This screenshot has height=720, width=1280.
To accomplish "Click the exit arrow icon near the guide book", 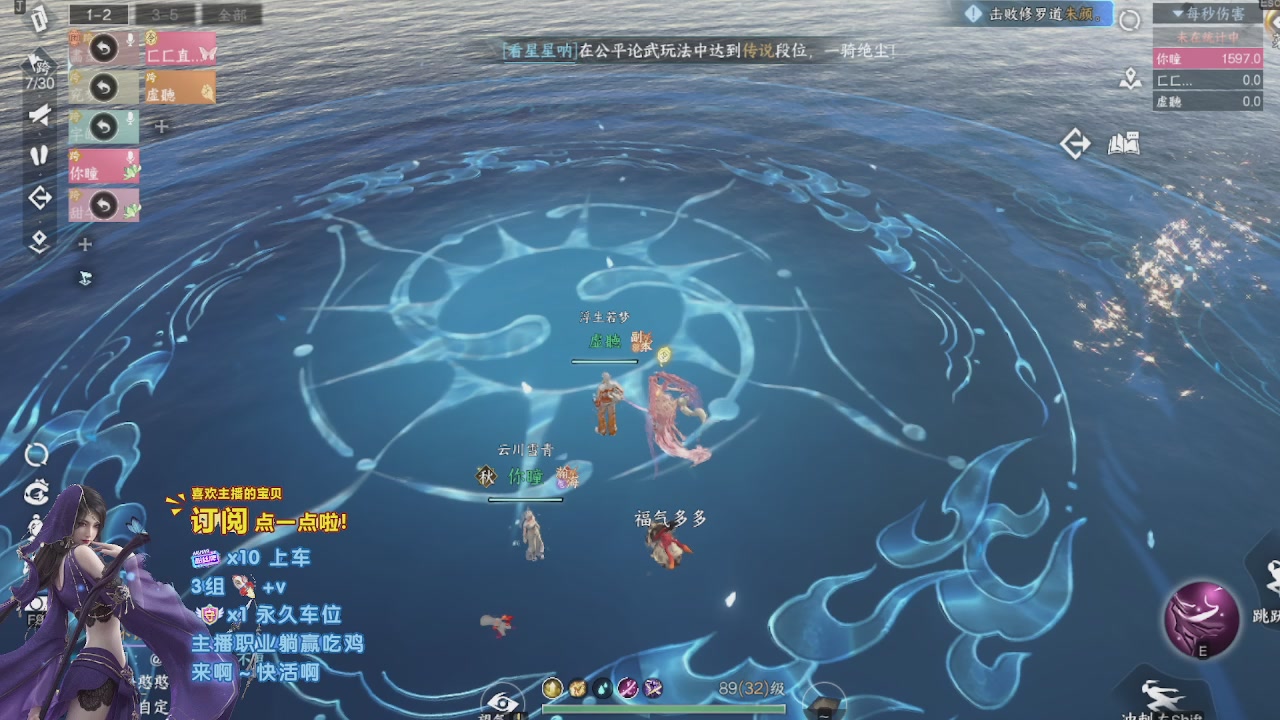I will 1075,145.
